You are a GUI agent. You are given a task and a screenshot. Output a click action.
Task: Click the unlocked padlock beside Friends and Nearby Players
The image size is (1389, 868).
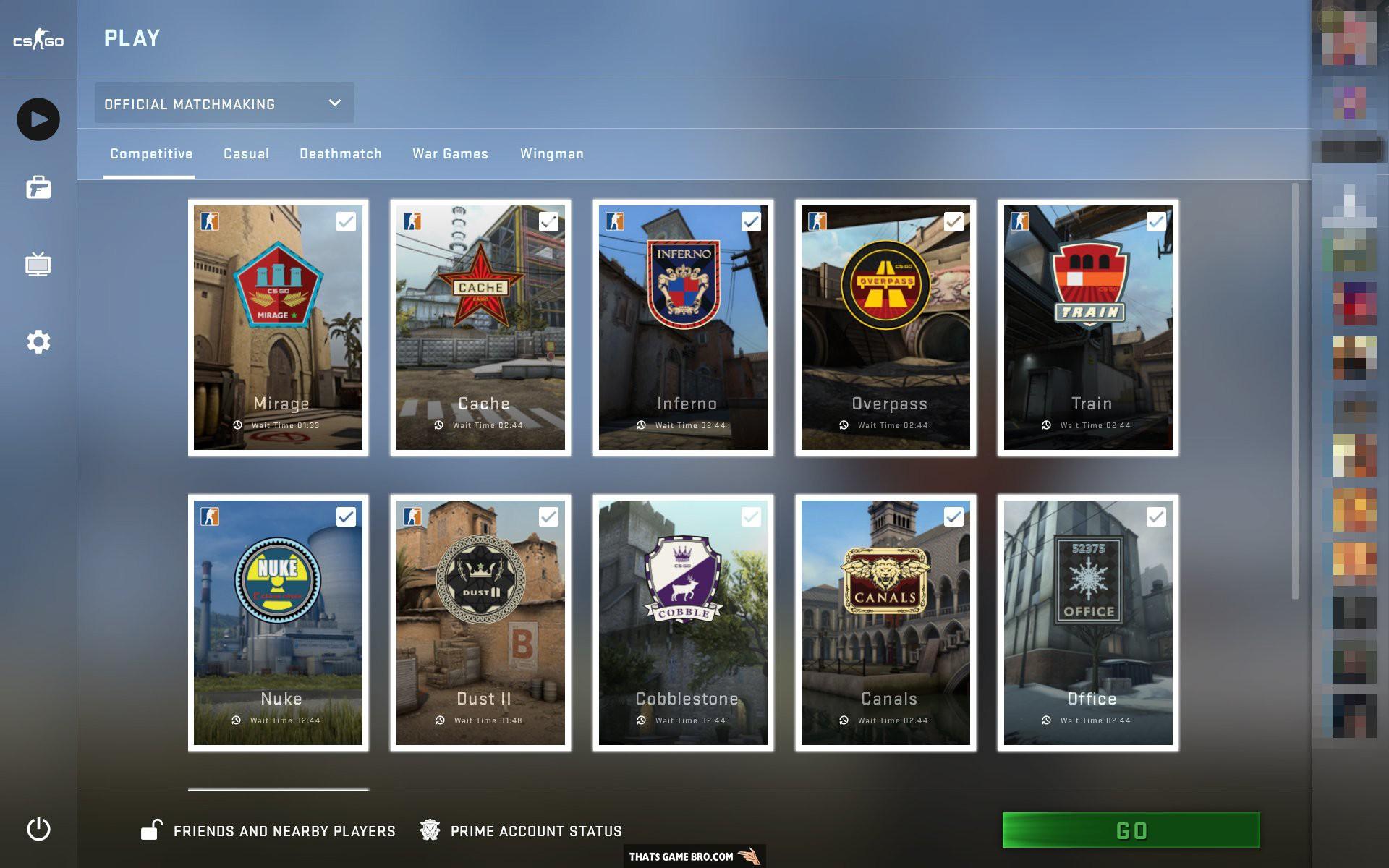(152, 830)
